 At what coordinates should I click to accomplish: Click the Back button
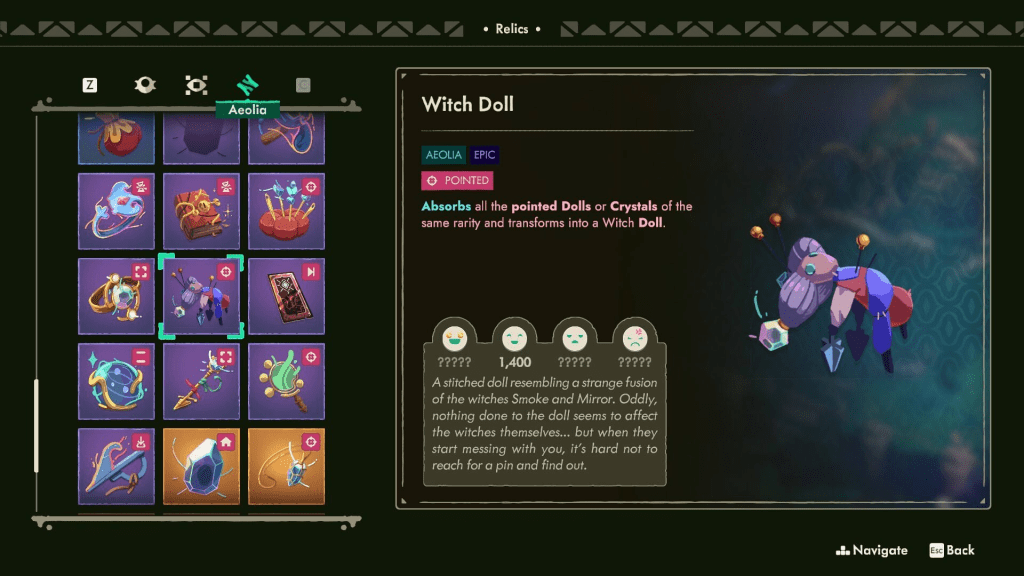point(951,550)
